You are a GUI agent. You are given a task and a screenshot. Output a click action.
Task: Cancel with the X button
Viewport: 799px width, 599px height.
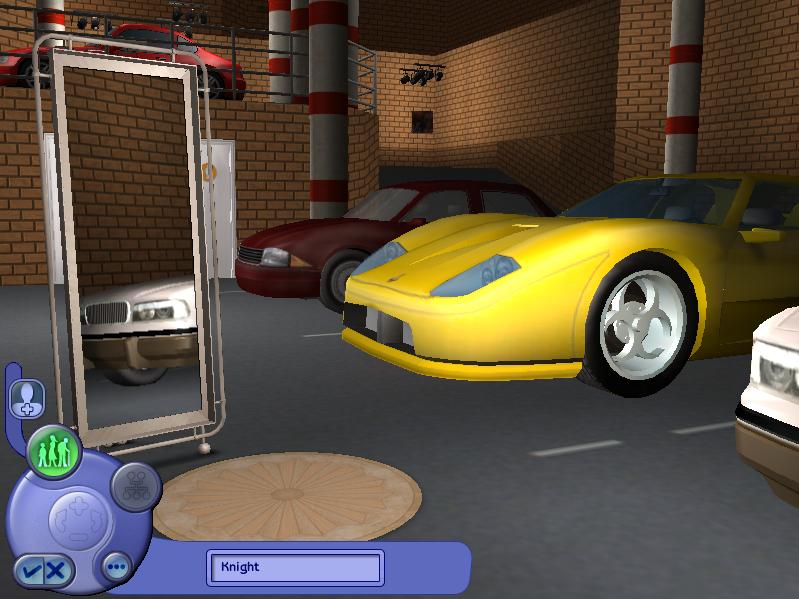(x=56, y=572)
